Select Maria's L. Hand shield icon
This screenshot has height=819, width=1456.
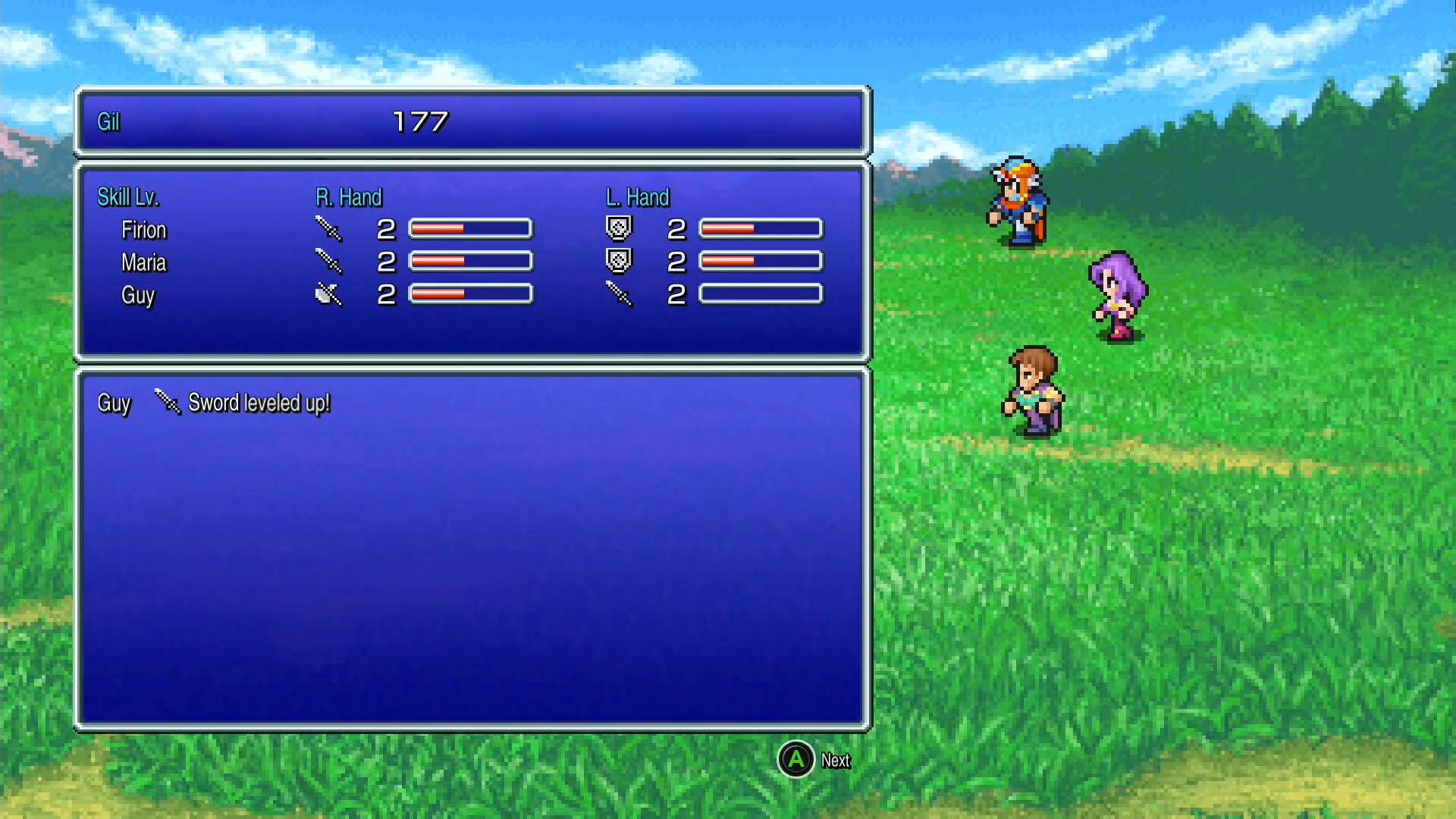point(620,260)
